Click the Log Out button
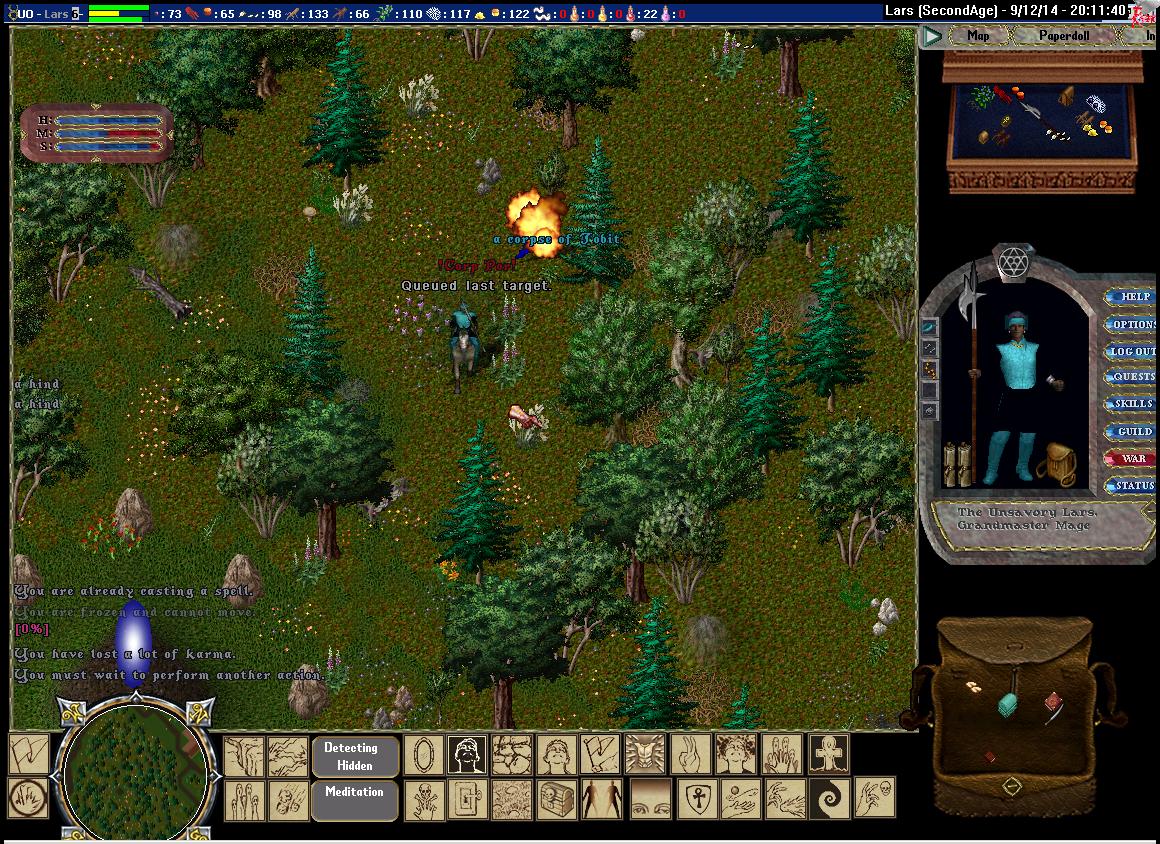Screen dimensions: 1160x844 pyautogui.click(x=1134, y=351)
